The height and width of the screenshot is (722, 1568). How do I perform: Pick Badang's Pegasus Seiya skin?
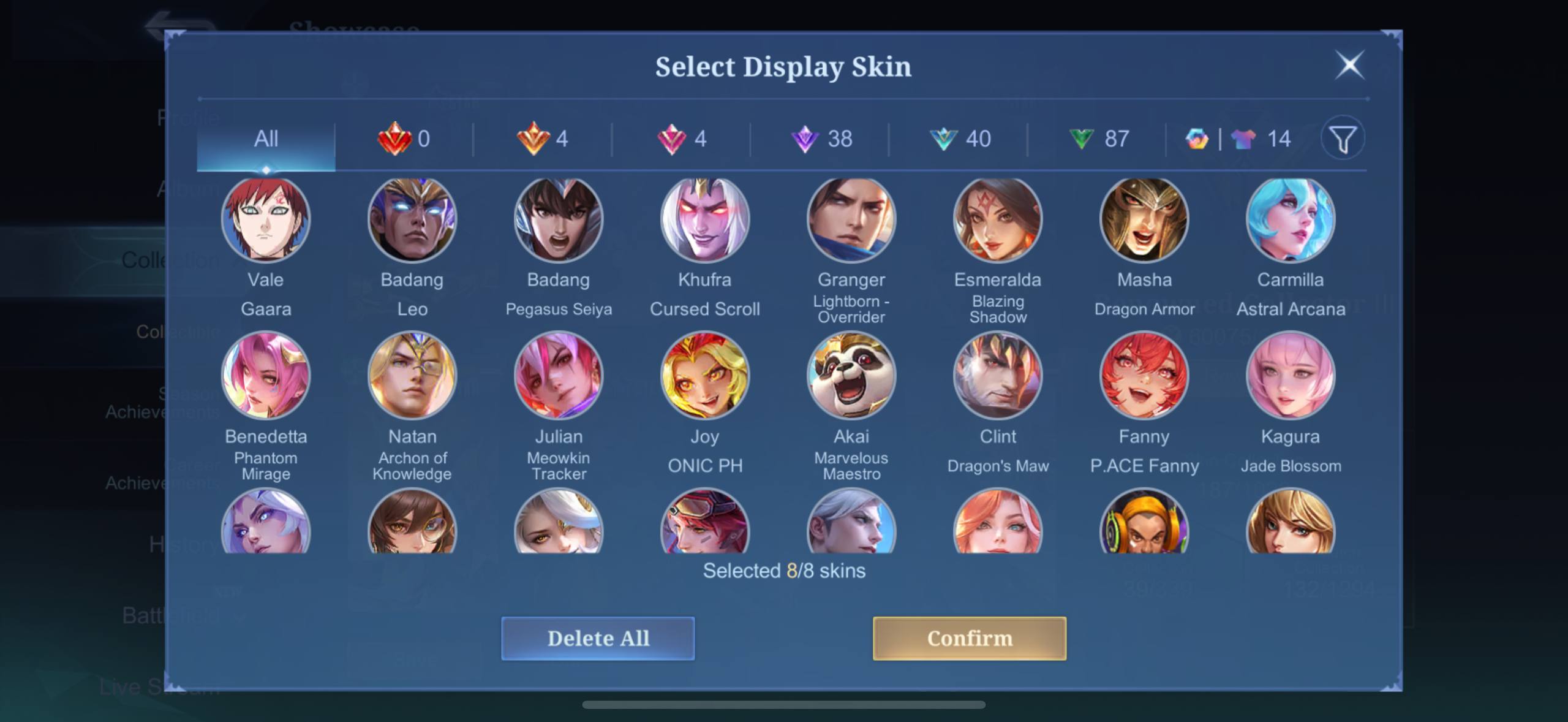pyautogui.click(x=559, y=219)
